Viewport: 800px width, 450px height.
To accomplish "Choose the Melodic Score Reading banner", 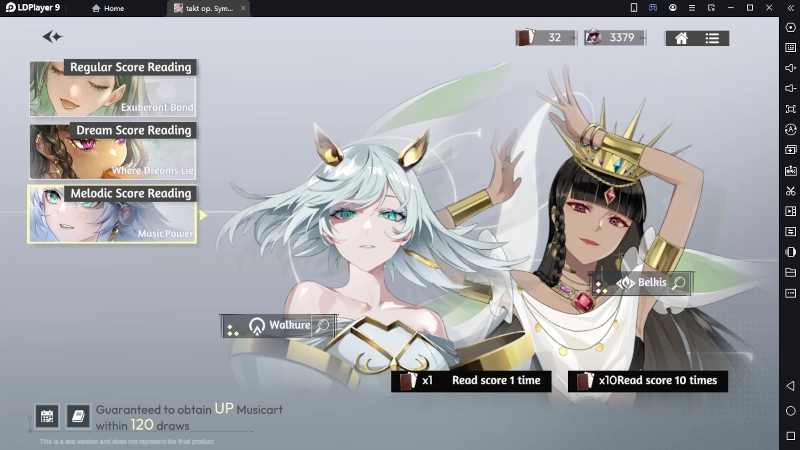I will pos(112,213).
